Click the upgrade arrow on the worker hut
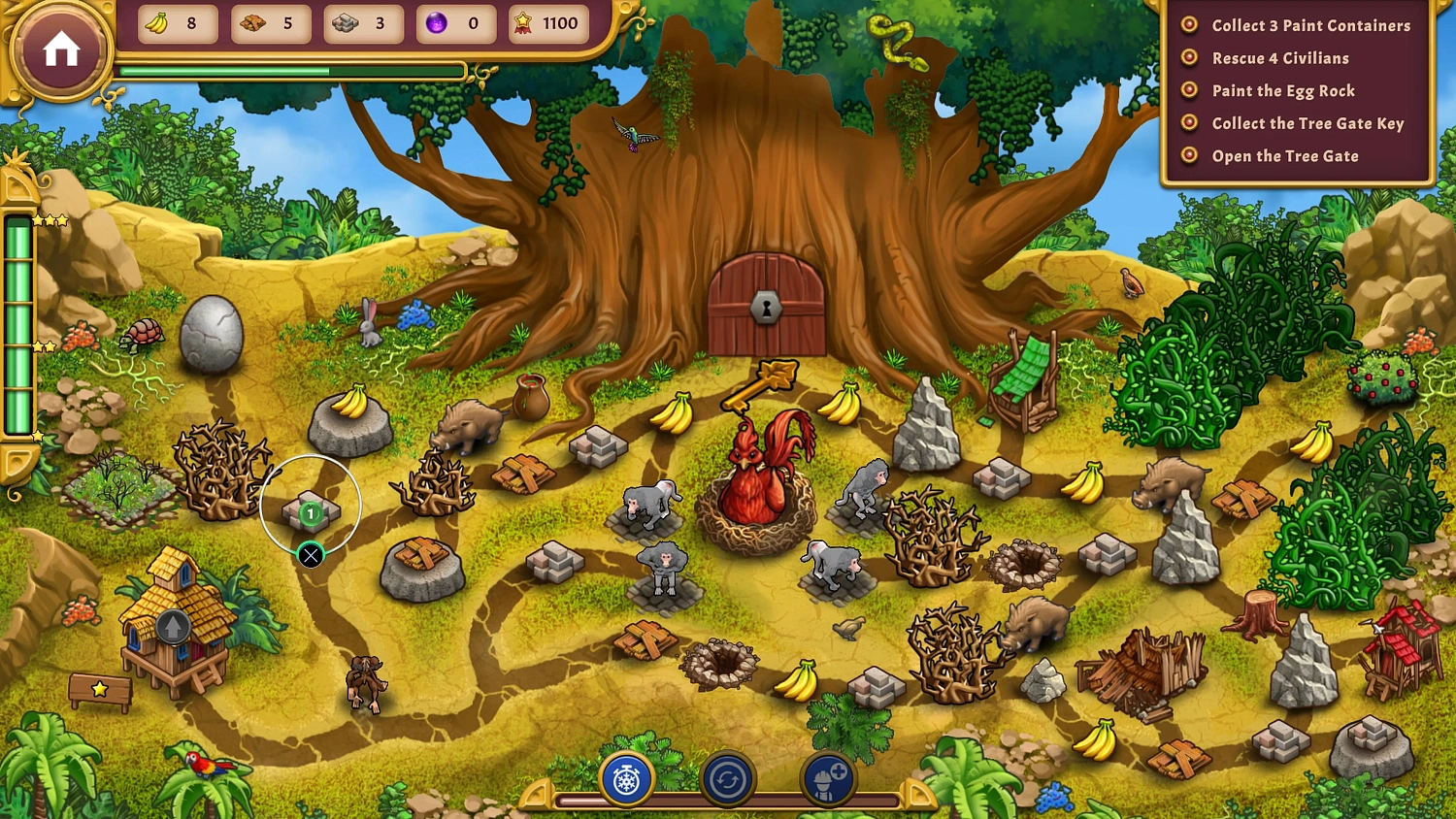 pos(171,626)
